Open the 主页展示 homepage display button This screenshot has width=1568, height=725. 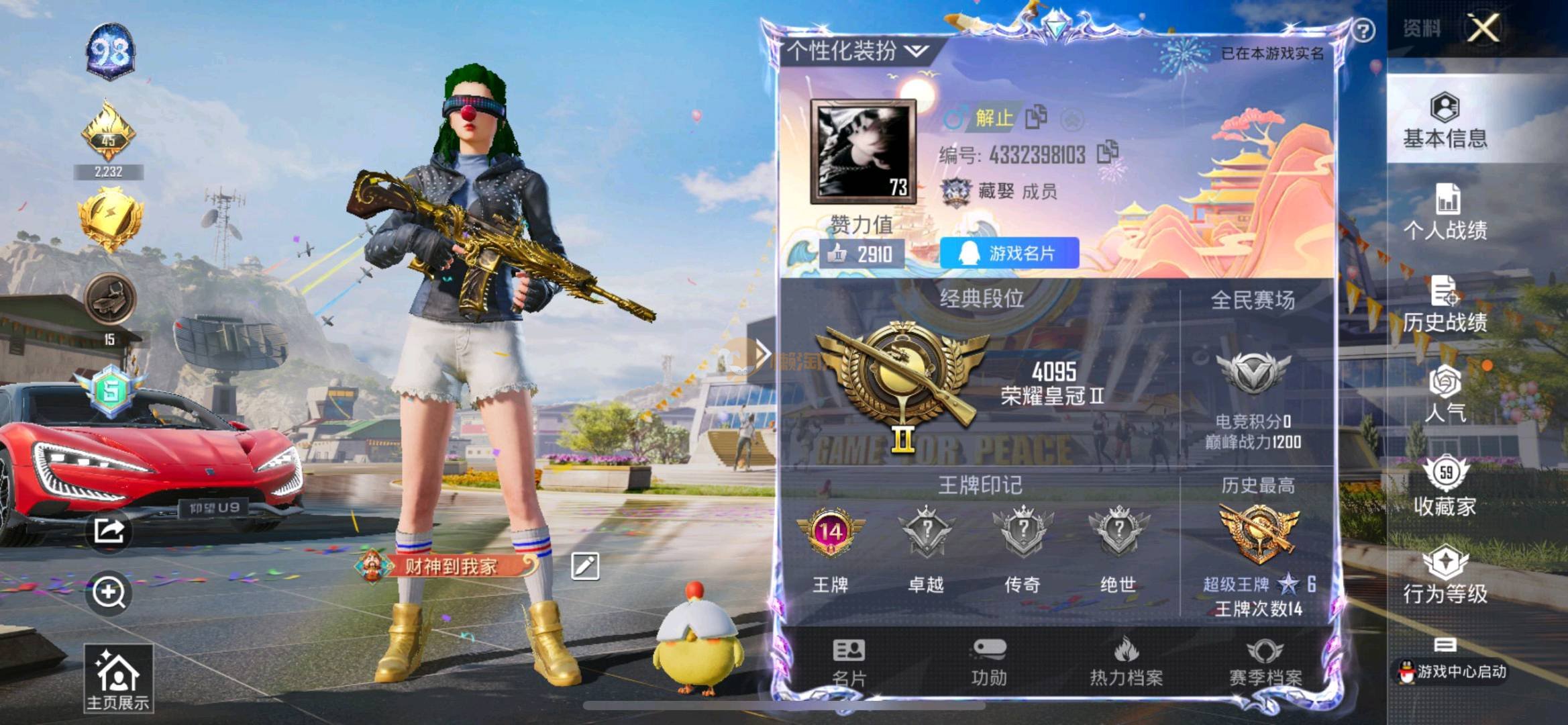tap(118, 678)
